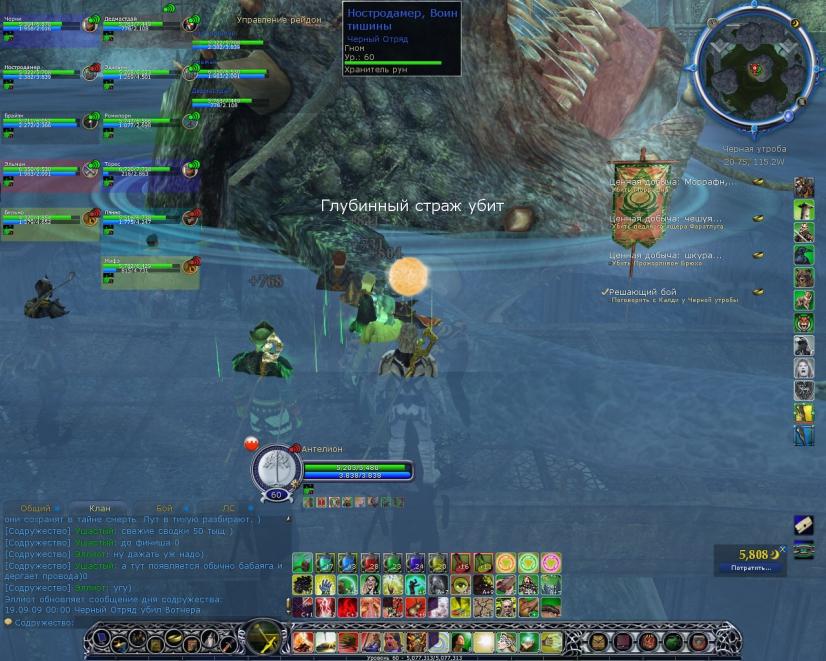Select the Бой chat tab
826x661 pixels.
164,509
